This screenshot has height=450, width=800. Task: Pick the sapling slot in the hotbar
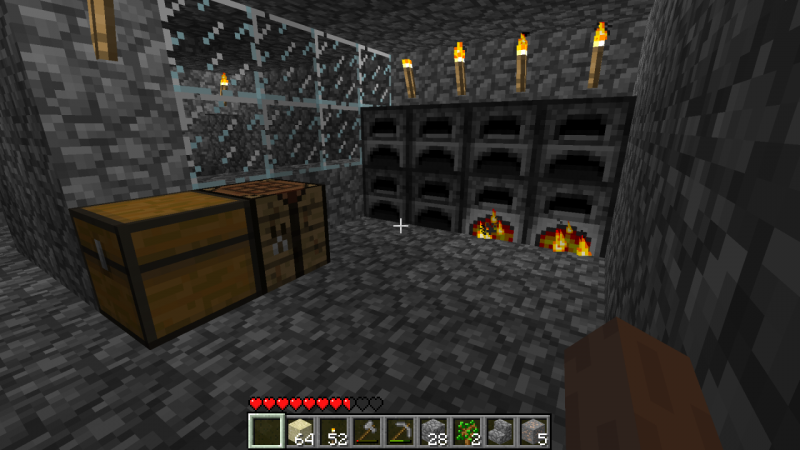coord(465,432)
